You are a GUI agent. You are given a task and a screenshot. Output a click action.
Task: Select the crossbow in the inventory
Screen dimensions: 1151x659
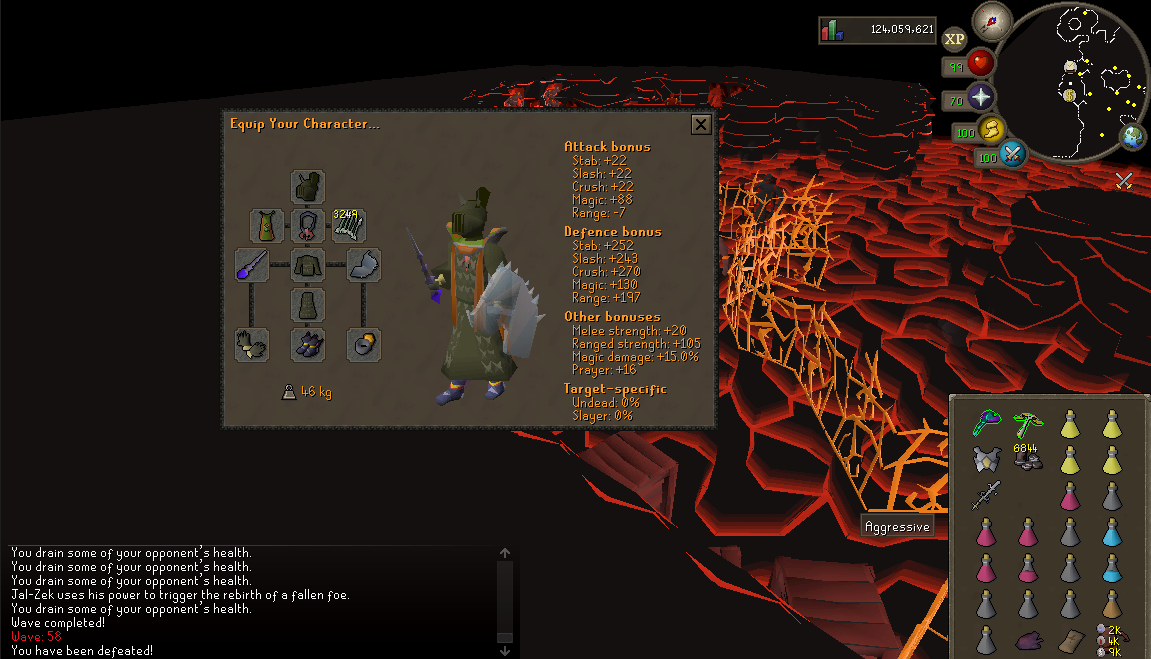(1027, 424)
